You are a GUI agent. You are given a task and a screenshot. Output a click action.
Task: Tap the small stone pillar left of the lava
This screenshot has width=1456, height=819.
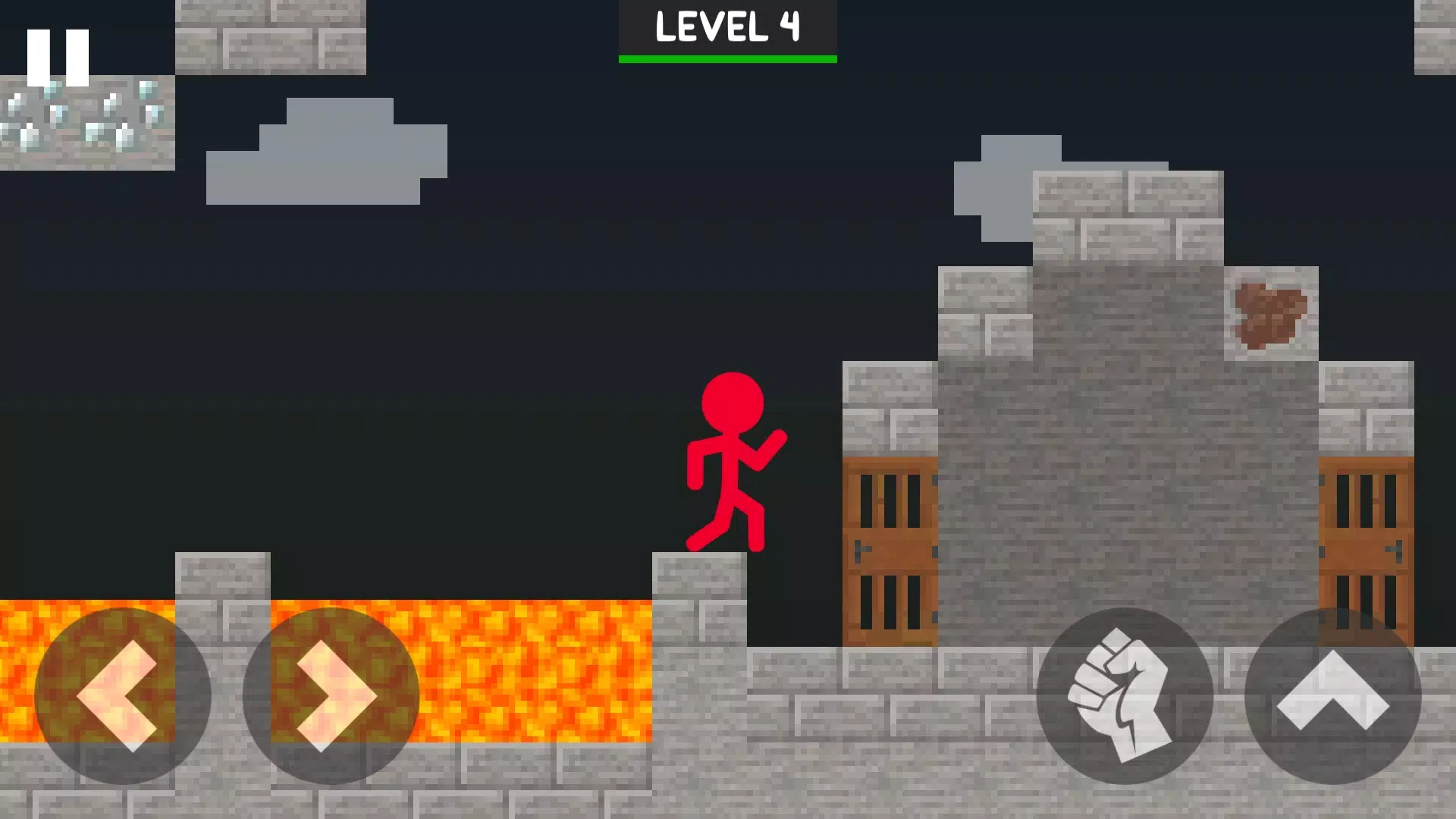coord(222,576)
